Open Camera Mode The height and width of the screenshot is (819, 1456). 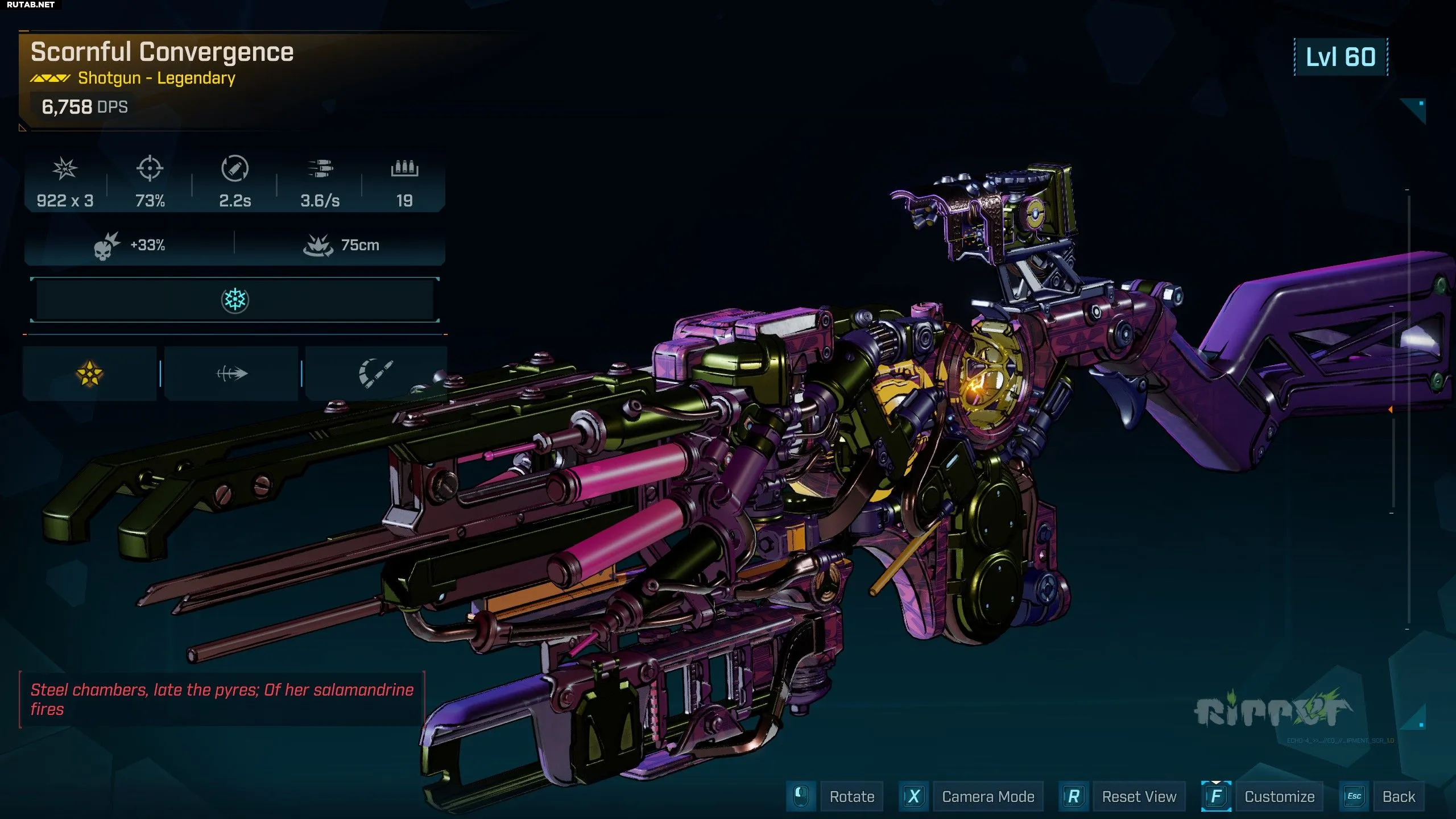coord(987,796)
